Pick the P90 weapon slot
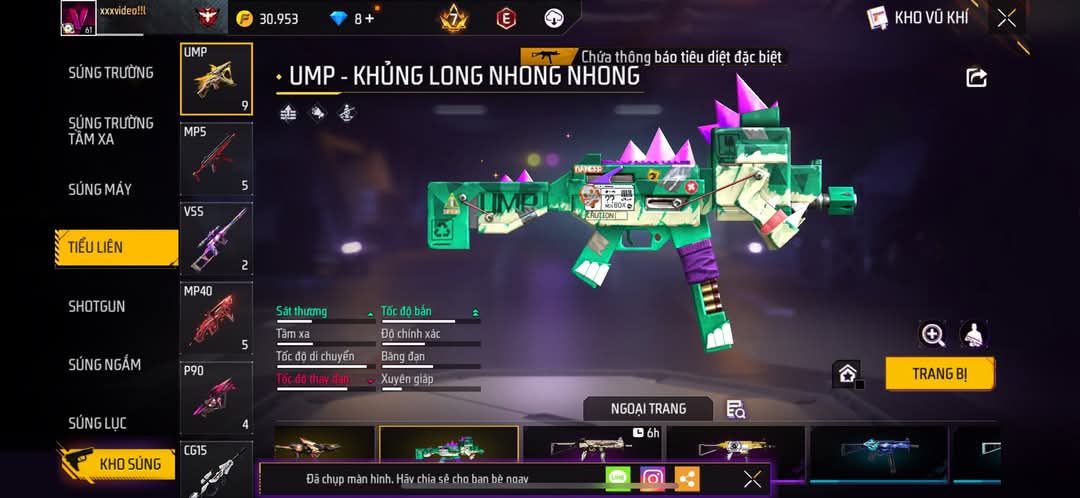Screen dimensions: 1080x498 (216, 398)
